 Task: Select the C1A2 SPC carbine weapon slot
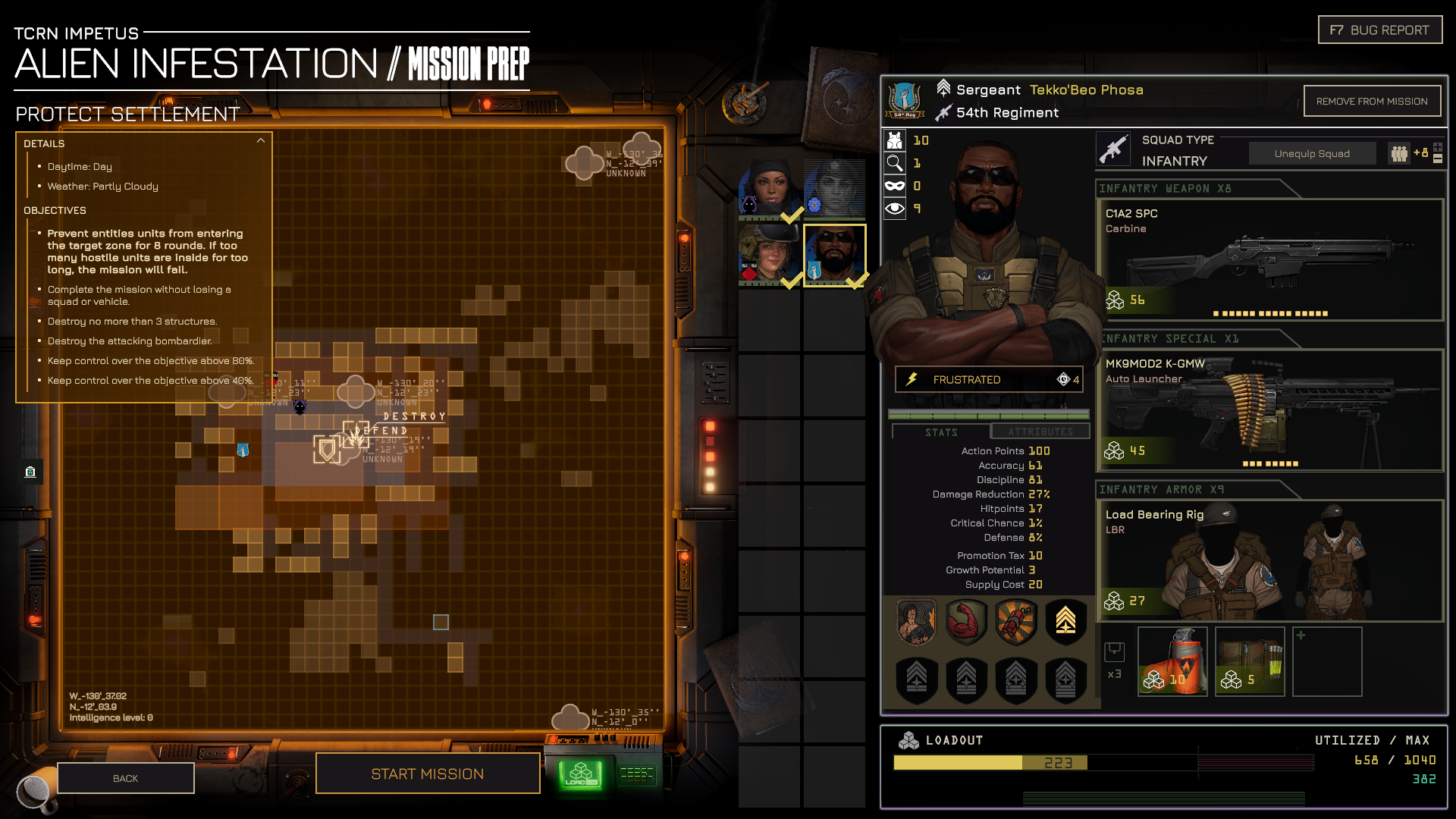coord(1269,259)
